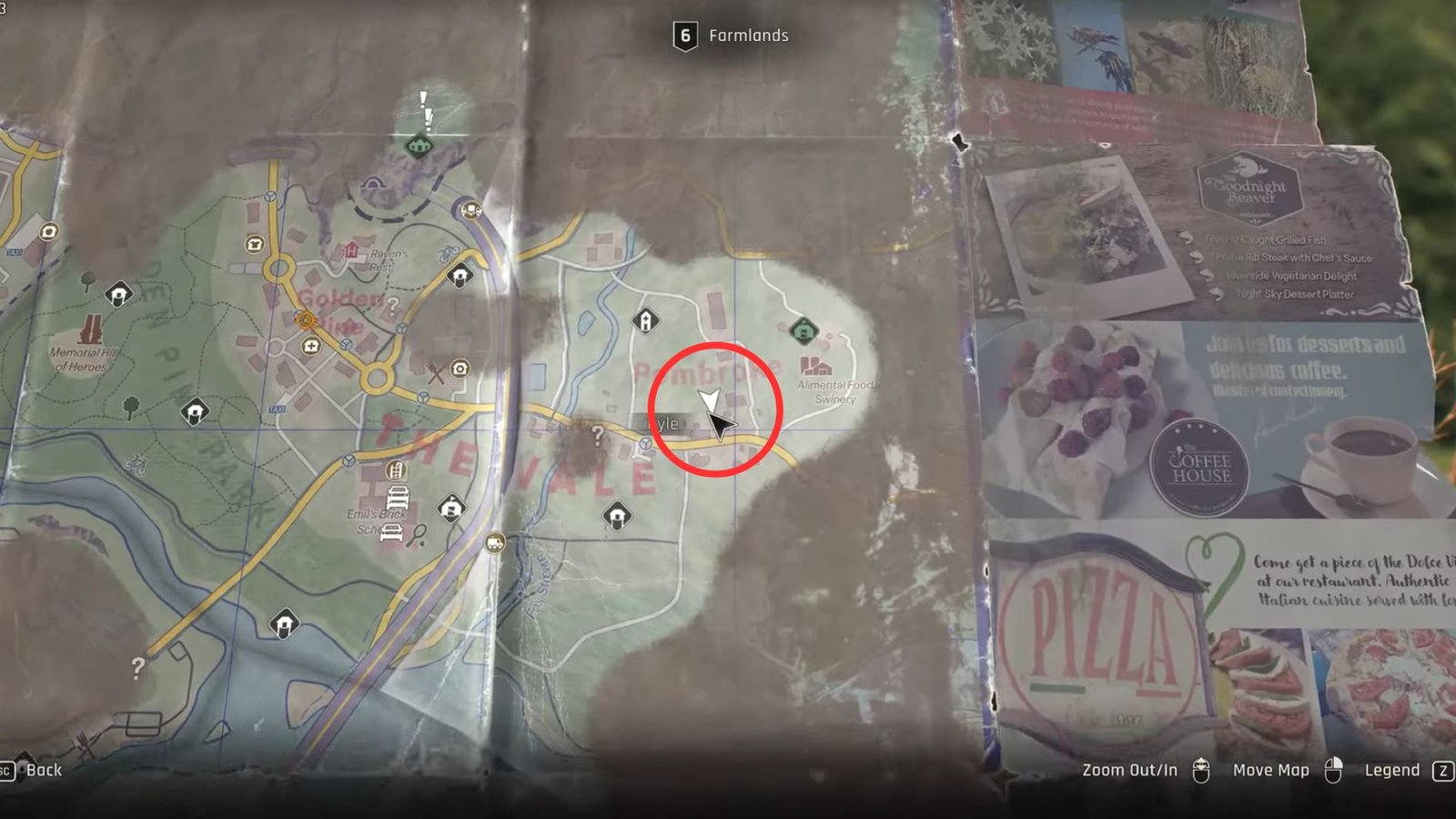Select the safe zone icon near Alimental Food Swinery
Viewport: 1456px width, 819px height.
coord(802,331)
